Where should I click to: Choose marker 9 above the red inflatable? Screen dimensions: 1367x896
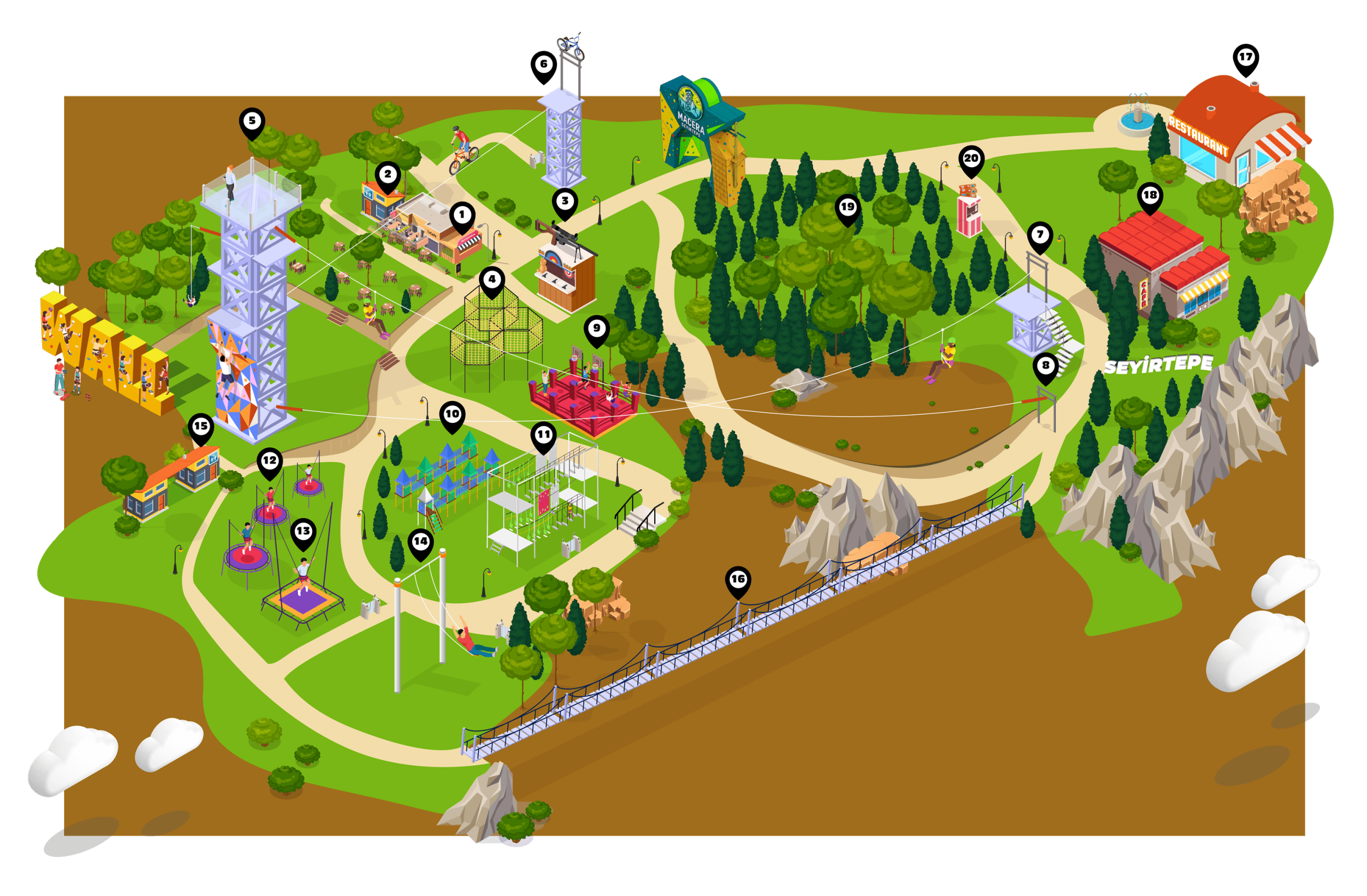pos(597,329)
